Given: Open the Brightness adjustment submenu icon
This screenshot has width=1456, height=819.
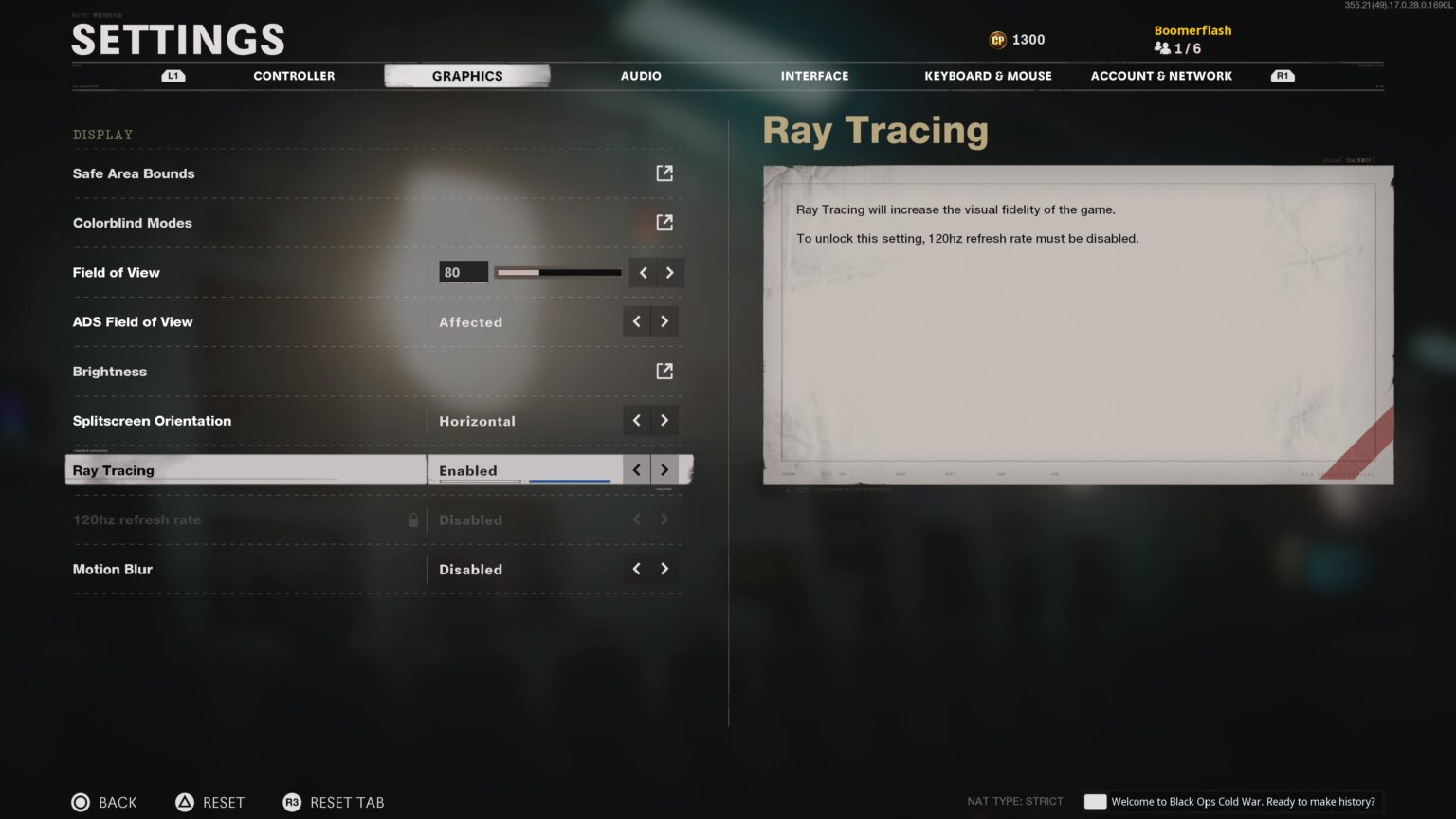Looking at the screenshot, I should pos(664,371).
